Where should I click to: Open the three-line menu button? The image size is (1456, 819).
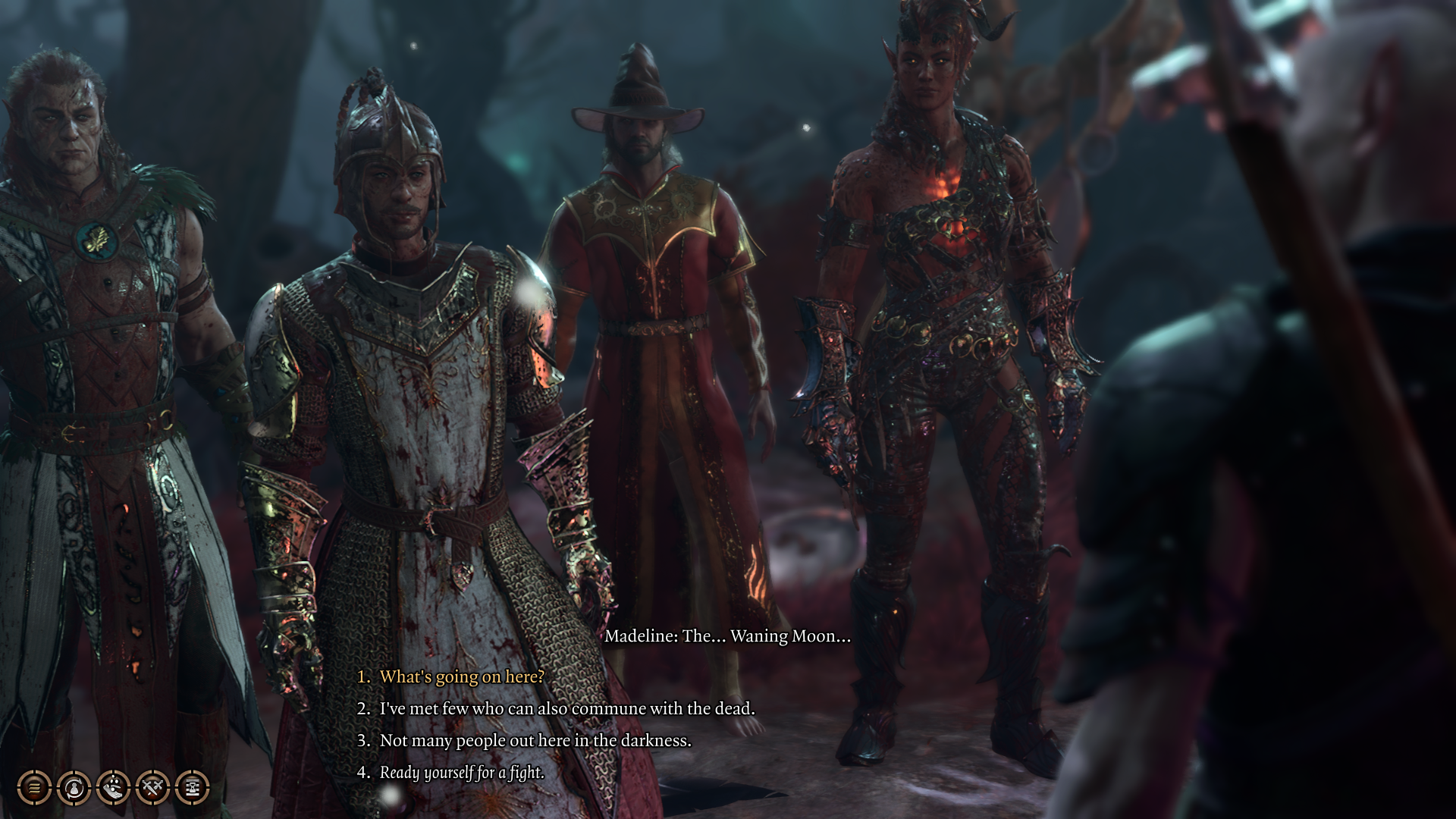click(x=34, y=788)
